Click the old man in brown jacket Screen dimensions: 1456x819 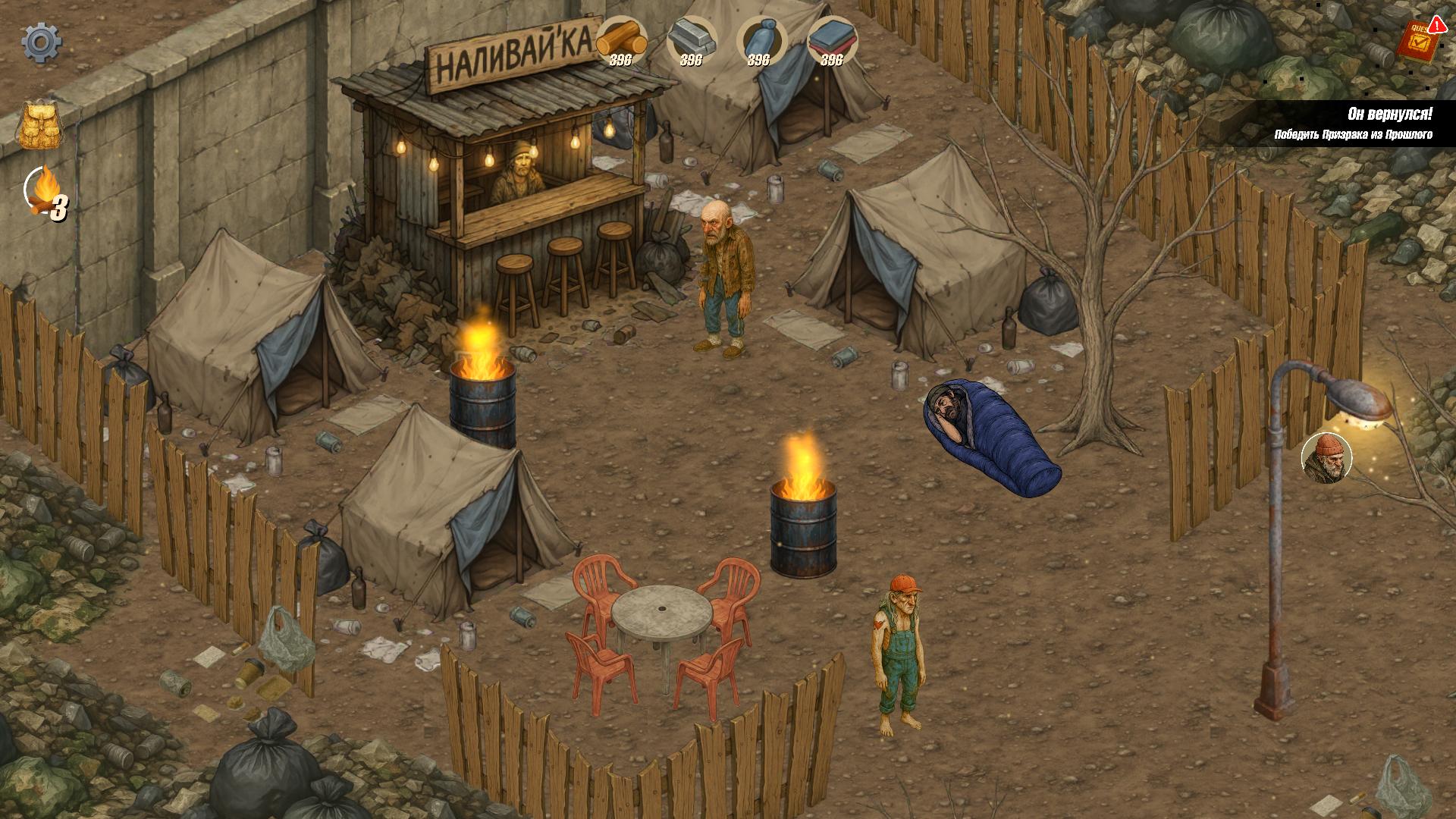(723, 273)
